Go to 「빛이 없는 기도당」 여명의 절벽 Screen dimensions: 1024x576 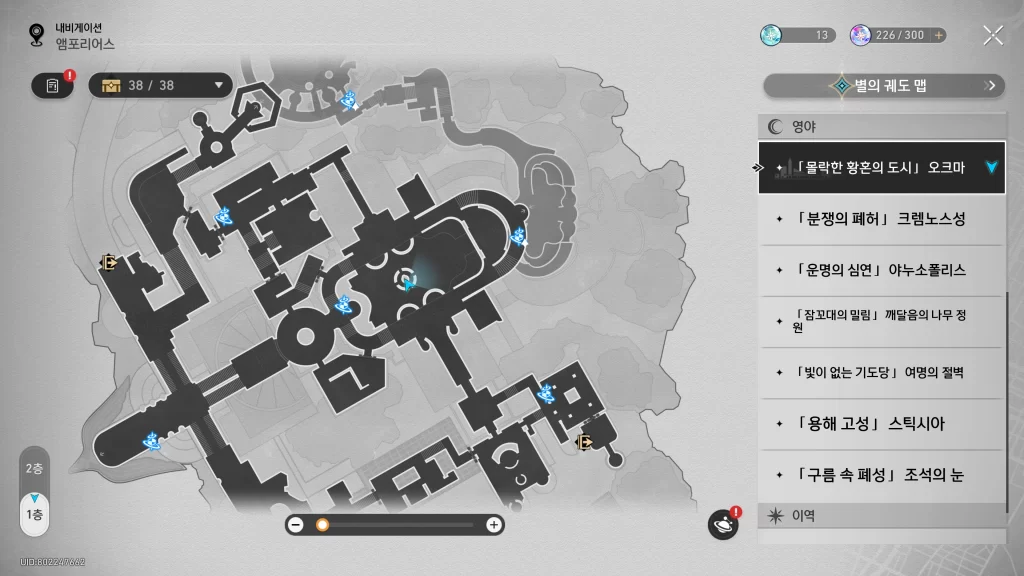click(880, 373)
